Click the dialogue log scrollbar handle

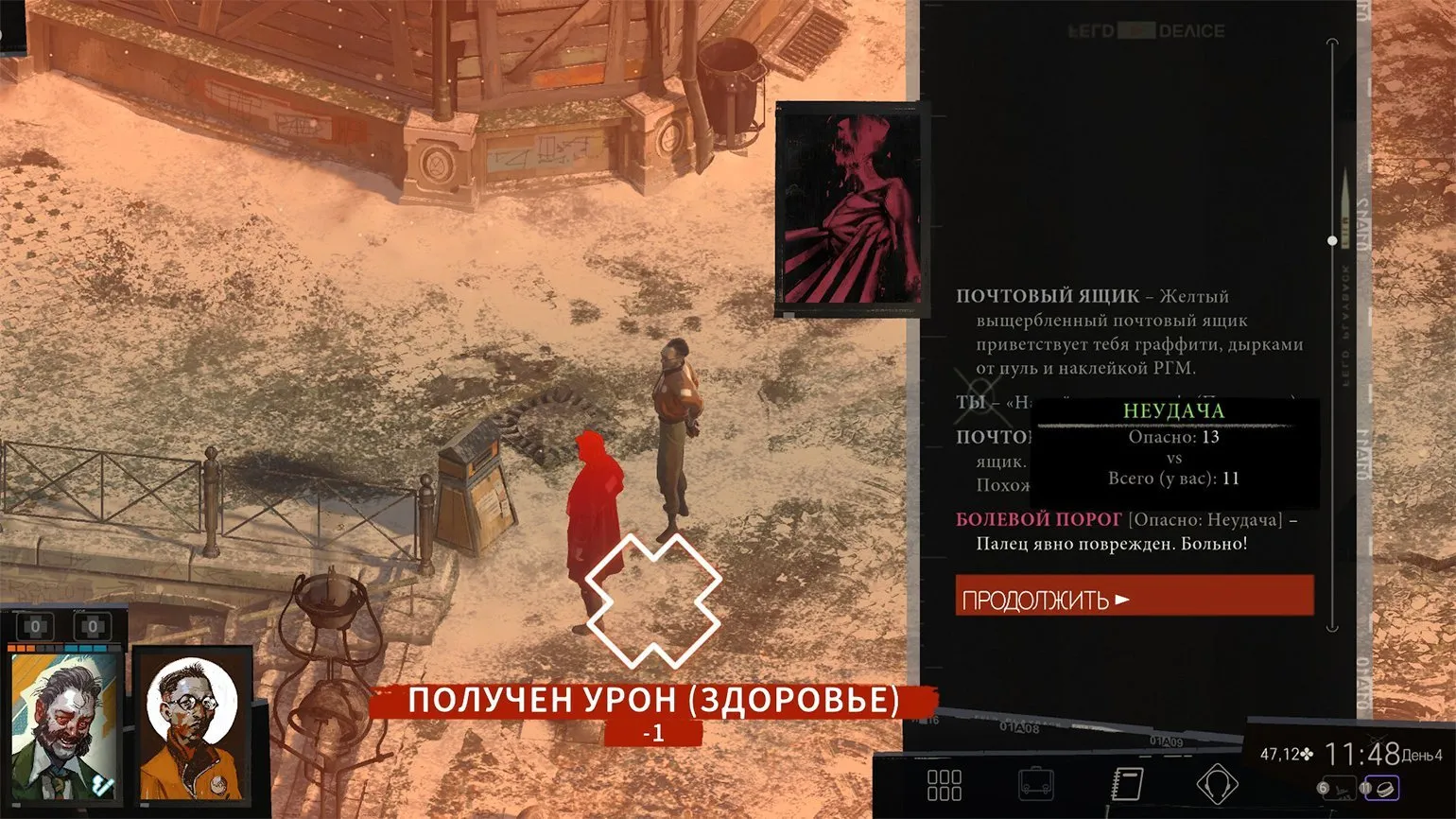click(1332, 240)
